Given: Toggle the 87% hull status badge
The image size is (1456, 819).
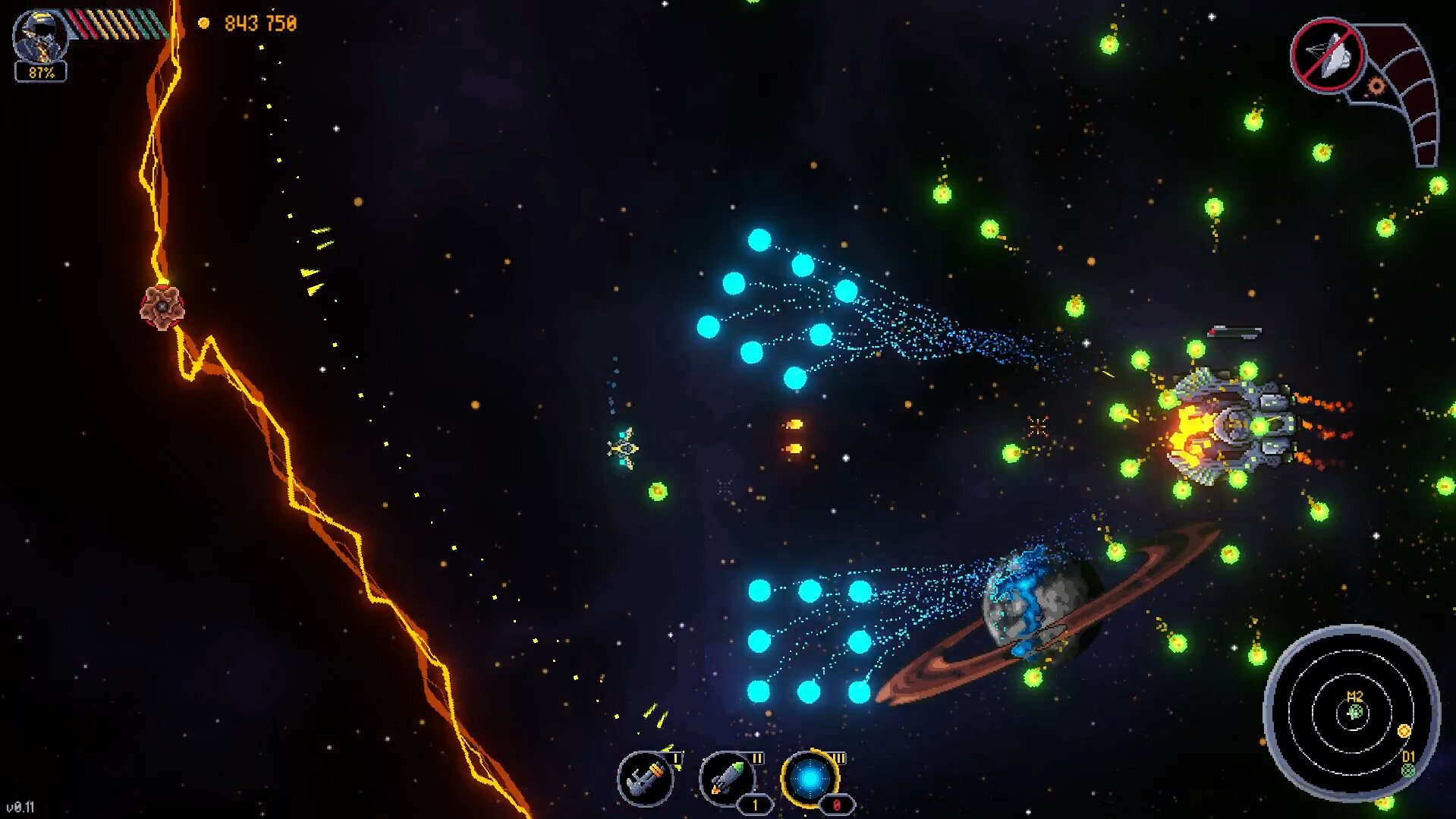Looking at the screenshot, I should coord(42,74).
